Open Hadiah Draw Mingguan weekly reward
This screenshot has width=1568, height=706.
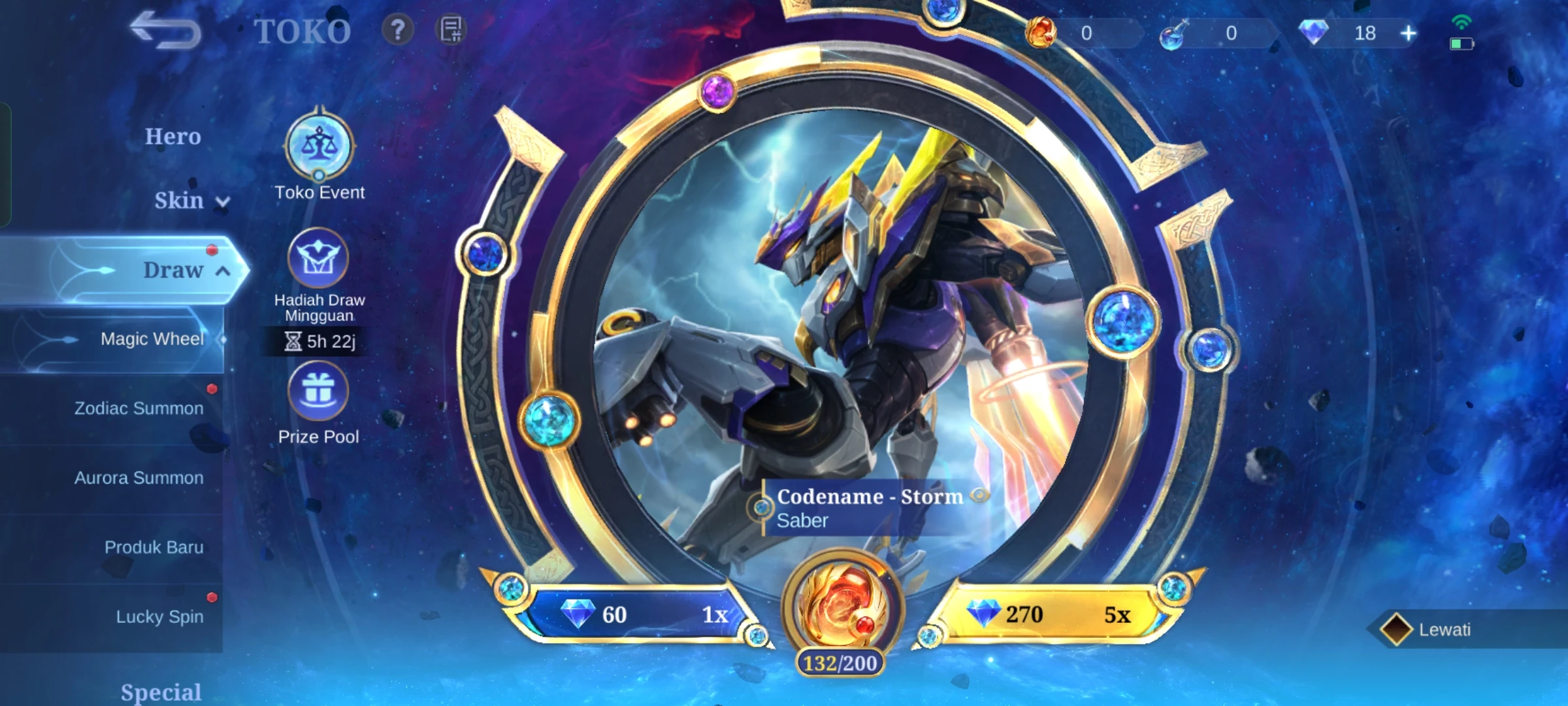tap(319, 258)
